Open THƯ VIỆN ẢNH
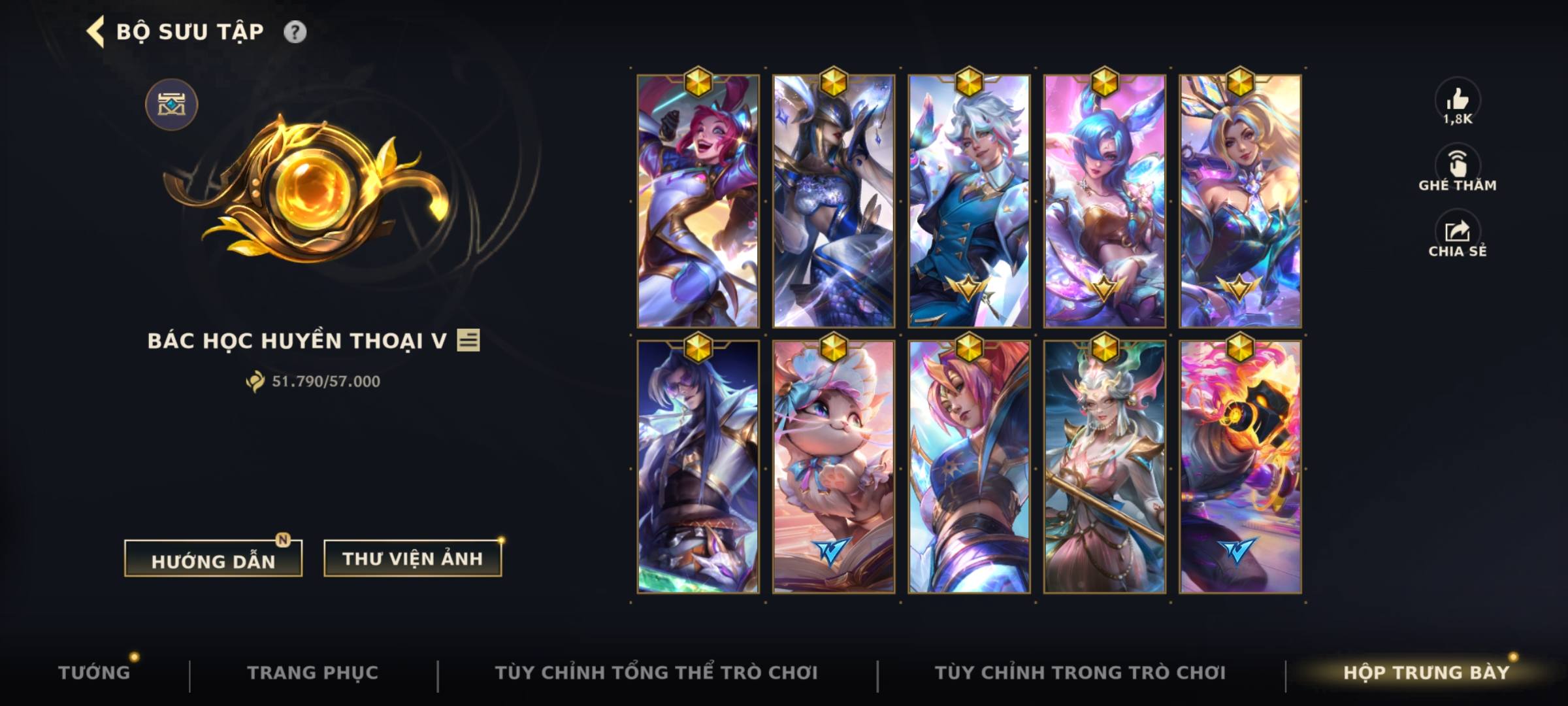 pos(412,559)
